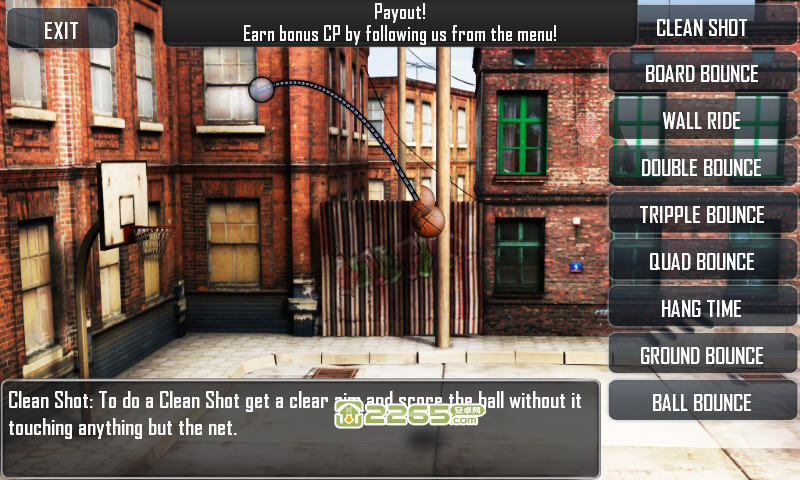This screenshot has width=800, height=480.
Task: Choose the Ground Bounce entry
Action: pyautogui.click(x=702, y=356)
